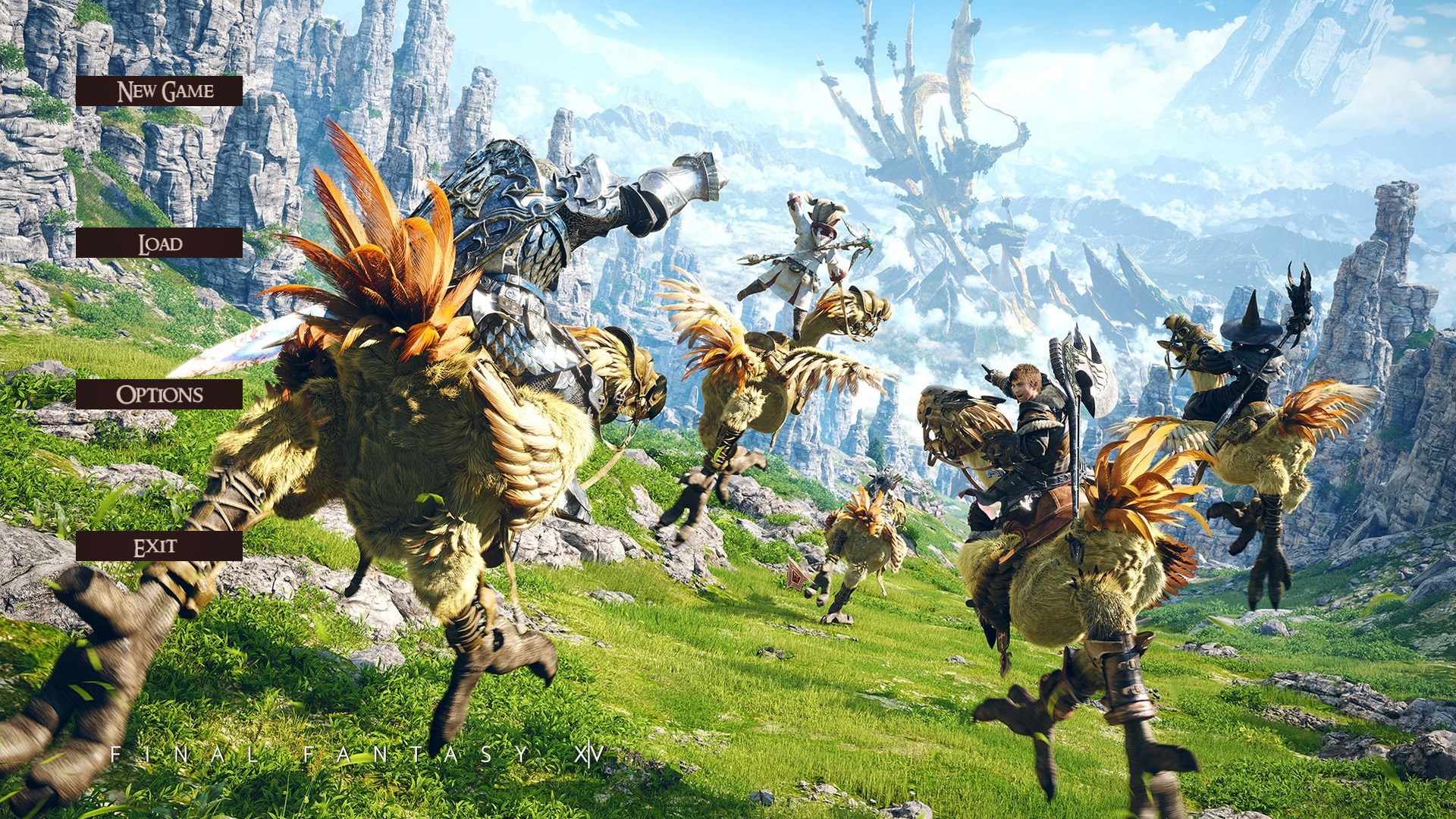Select Exit to quit the game
The height and width of the screenshot is (819, 1456).
(x=159, y=546)
